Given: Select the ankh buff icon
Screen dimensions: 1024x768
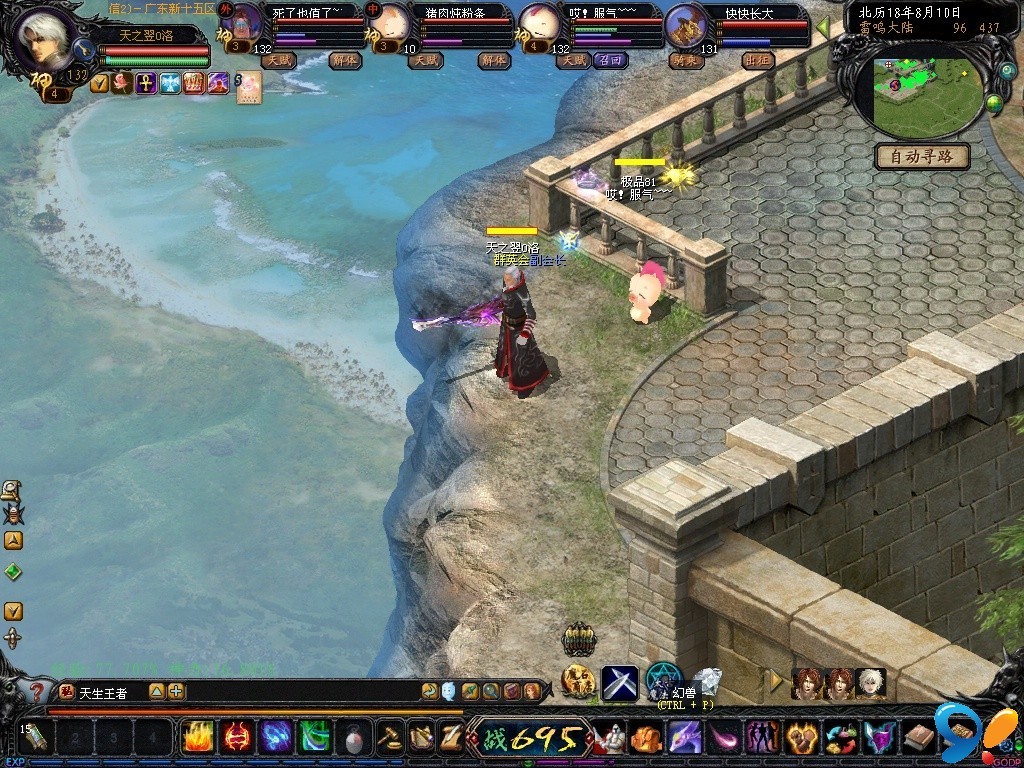Looking at the screenshot, I should click(146, 83).
